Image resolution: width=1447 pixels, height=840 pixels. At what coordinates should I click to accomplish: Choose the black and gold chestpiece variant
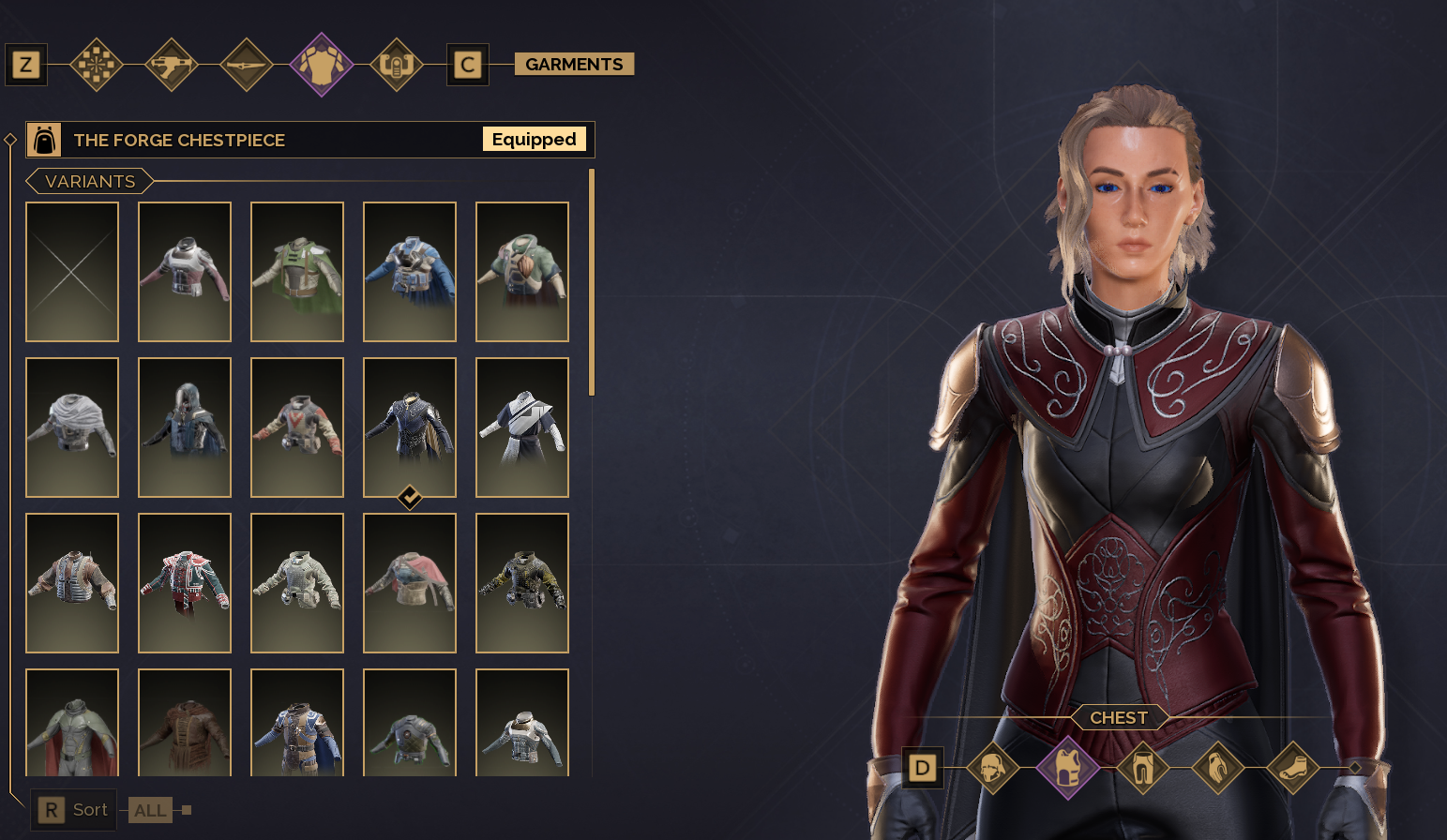pos(522,583)
